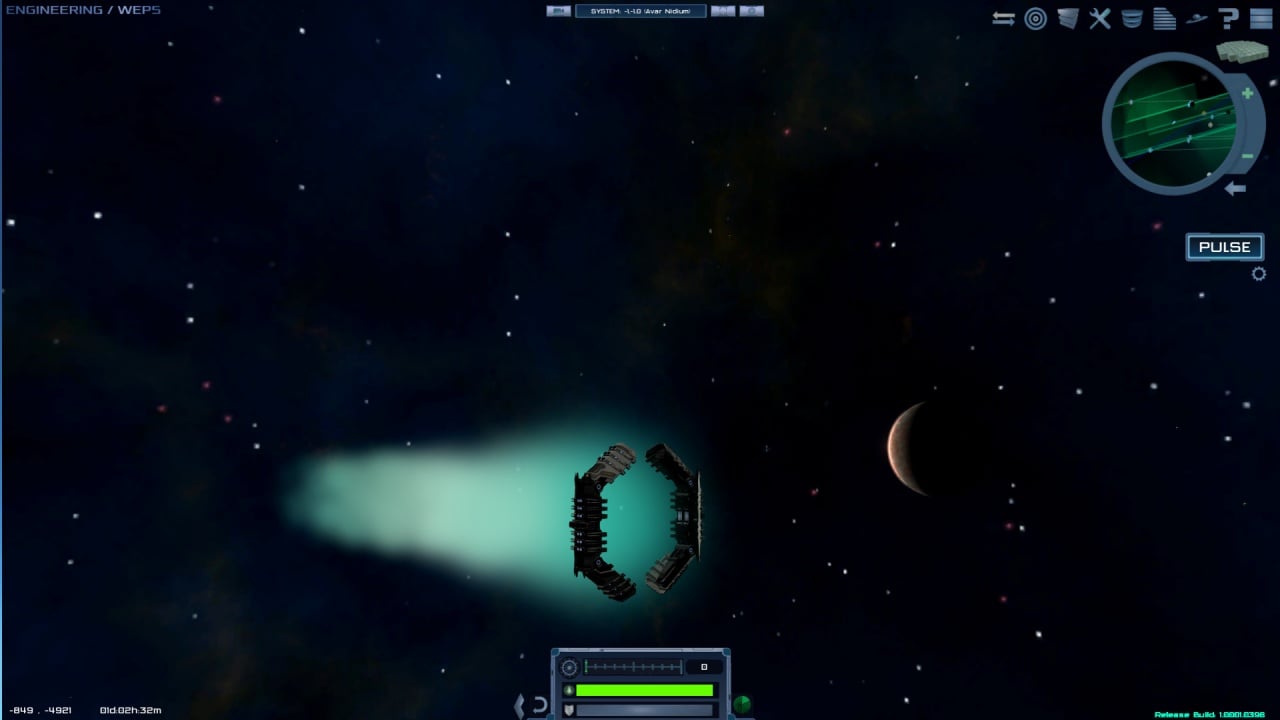Zoom out the radar minimap with minus

tap(1247, 155)
